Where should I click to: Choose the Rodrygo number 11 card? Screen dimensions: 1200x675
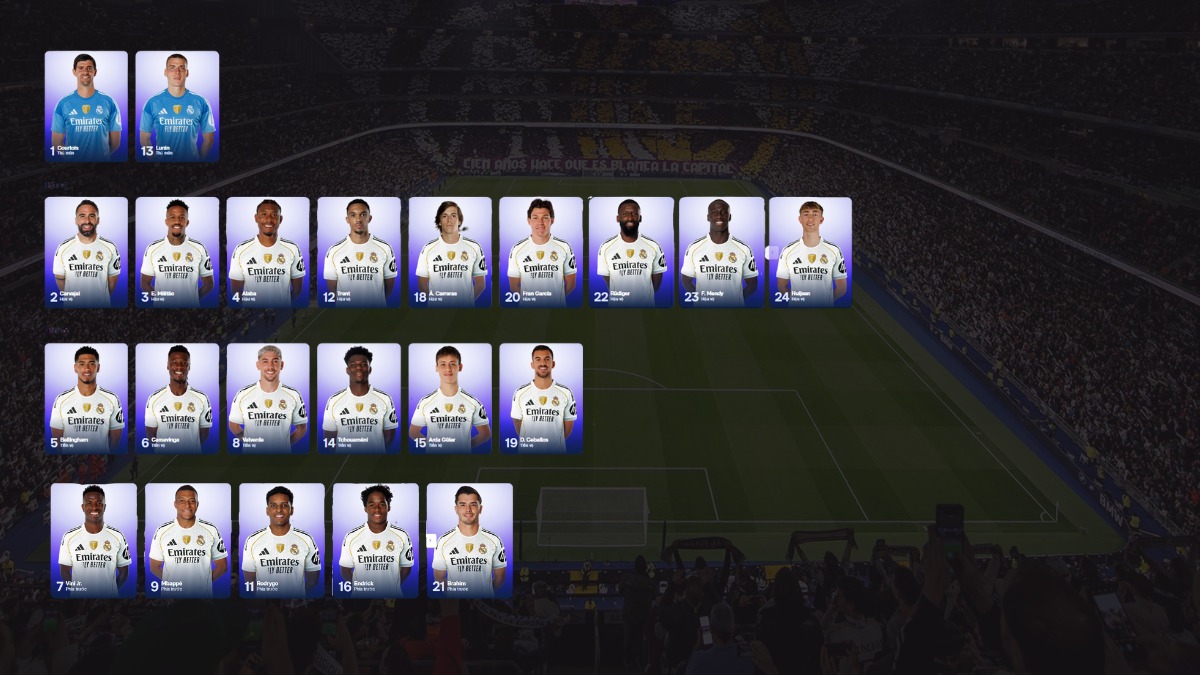282,540
